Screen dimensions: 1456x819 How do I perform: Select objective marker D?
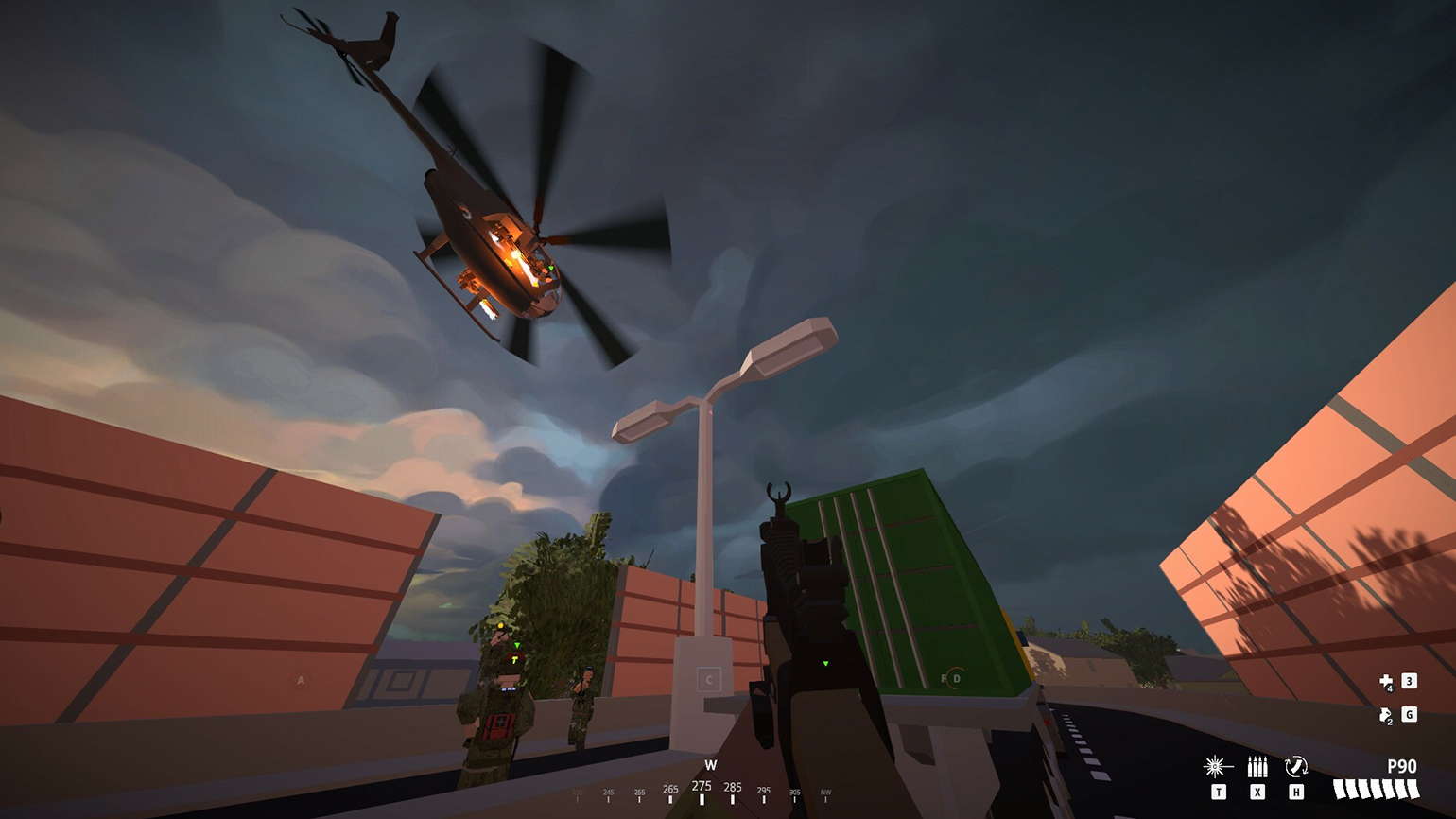click(x=956, y=678)
